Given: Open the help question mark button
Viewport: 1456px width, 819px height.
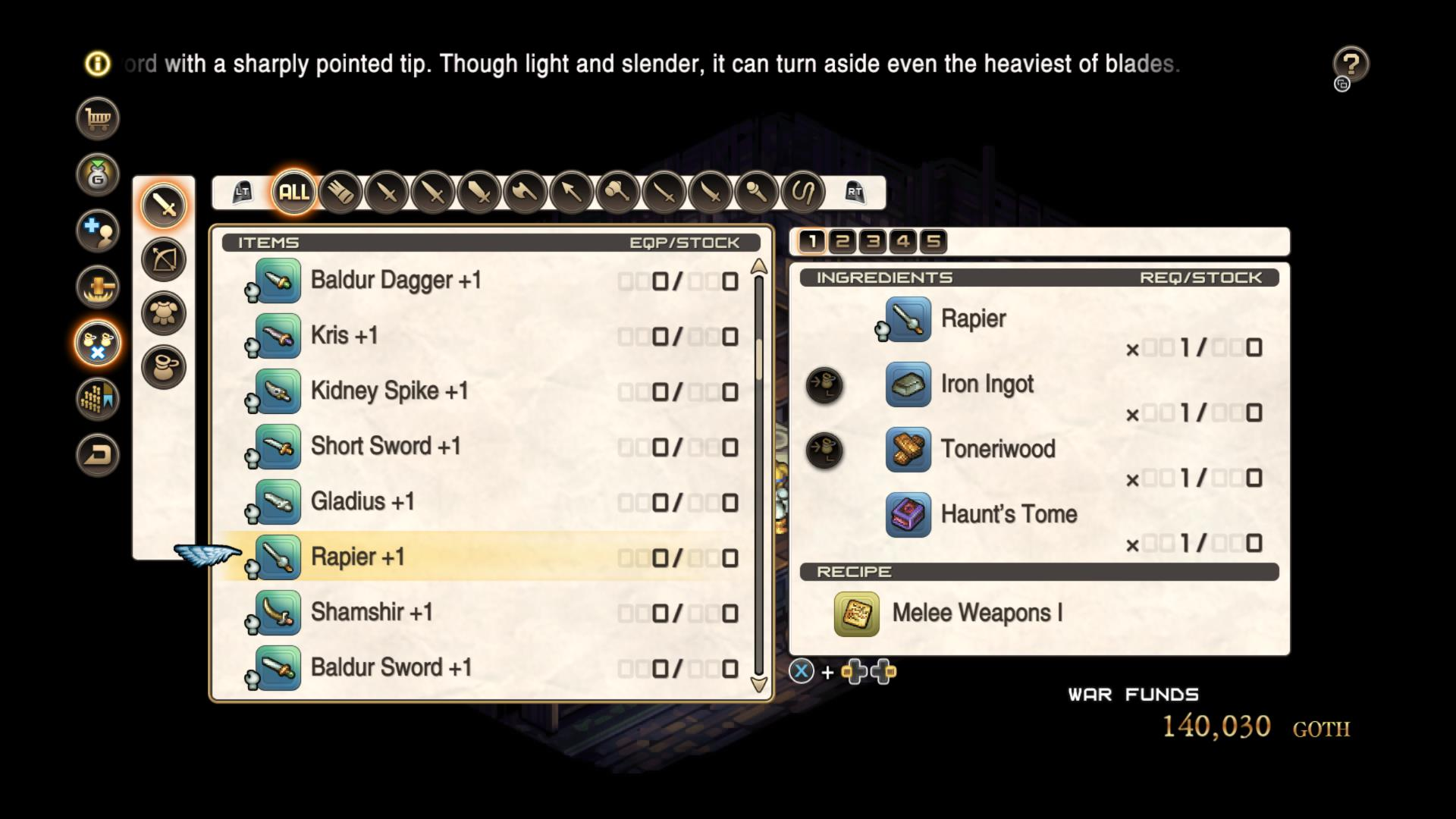Looking at the screenshot, I should (x=1351, y=64).
